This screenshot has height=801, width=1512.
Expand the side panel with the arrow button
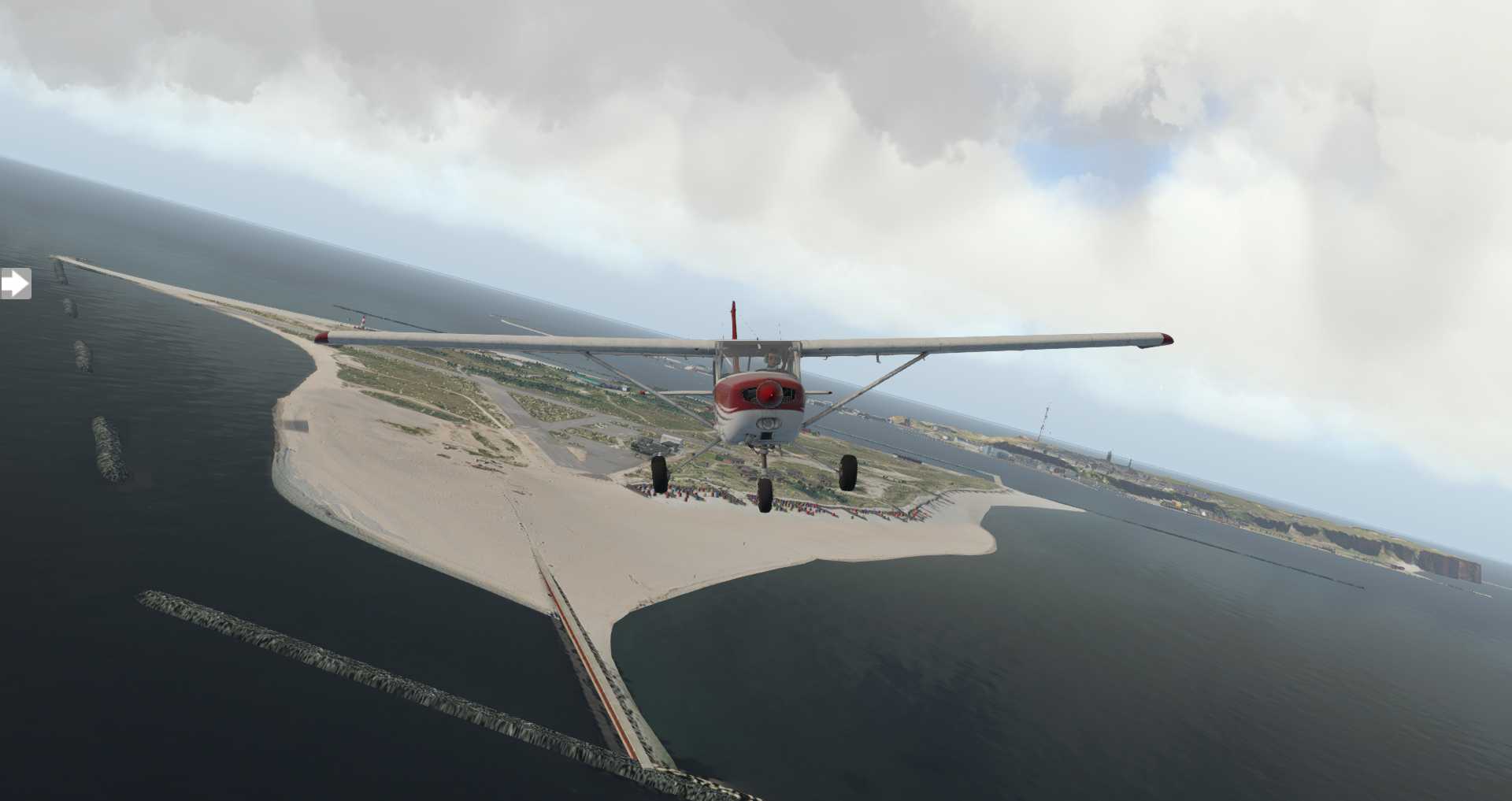point(14,284)
